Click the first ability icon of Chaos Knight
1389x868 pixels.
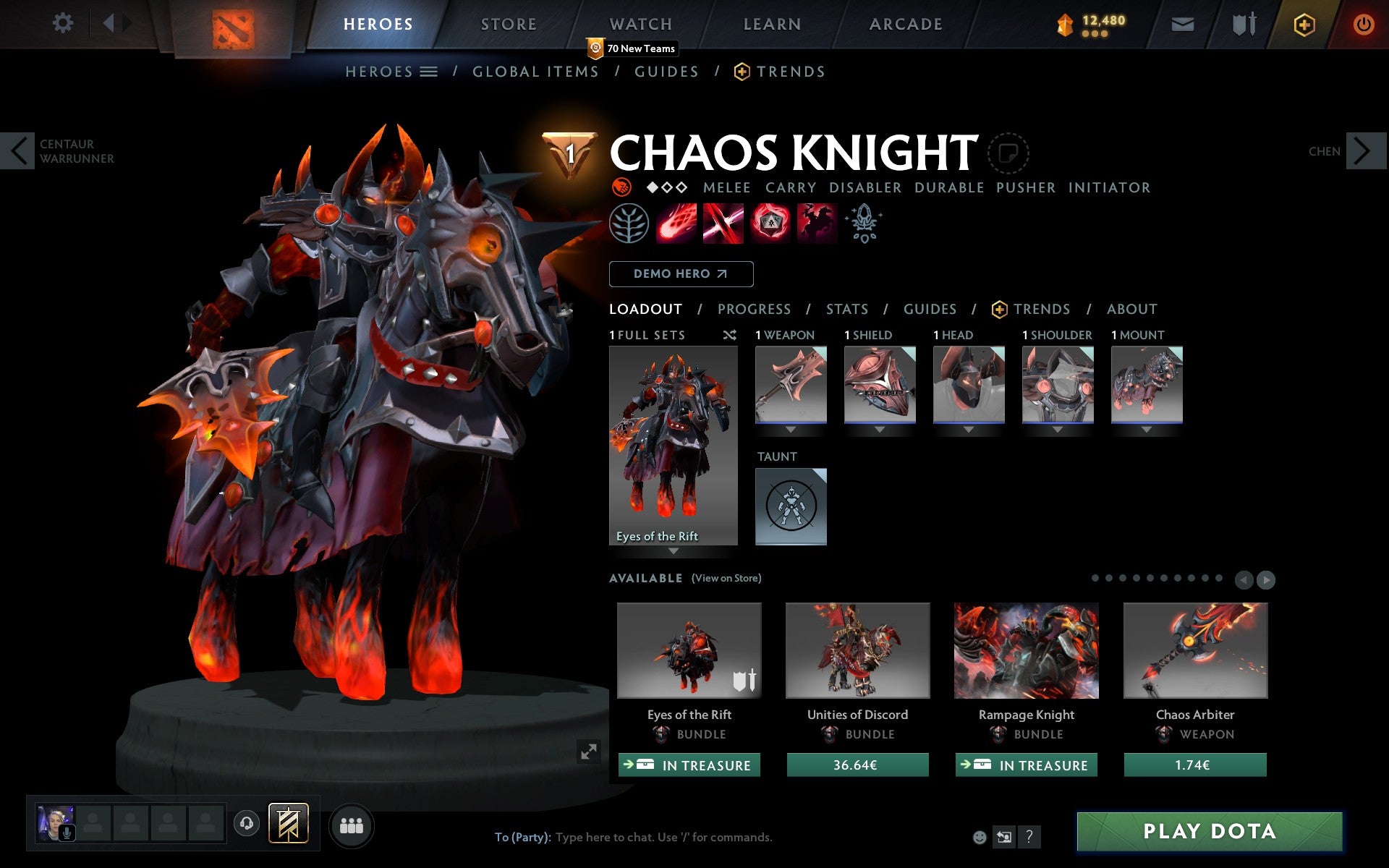pos(676,224)
